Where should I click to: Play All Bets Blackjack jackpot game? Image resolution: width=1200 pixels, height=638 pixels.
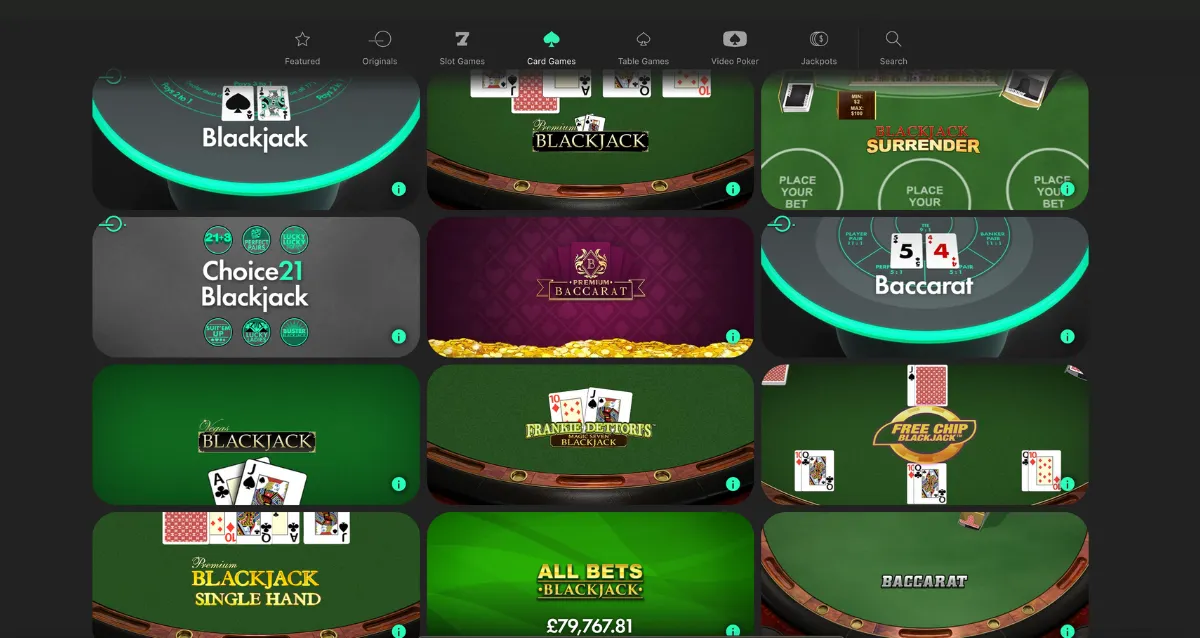click(x=590, y=580)
